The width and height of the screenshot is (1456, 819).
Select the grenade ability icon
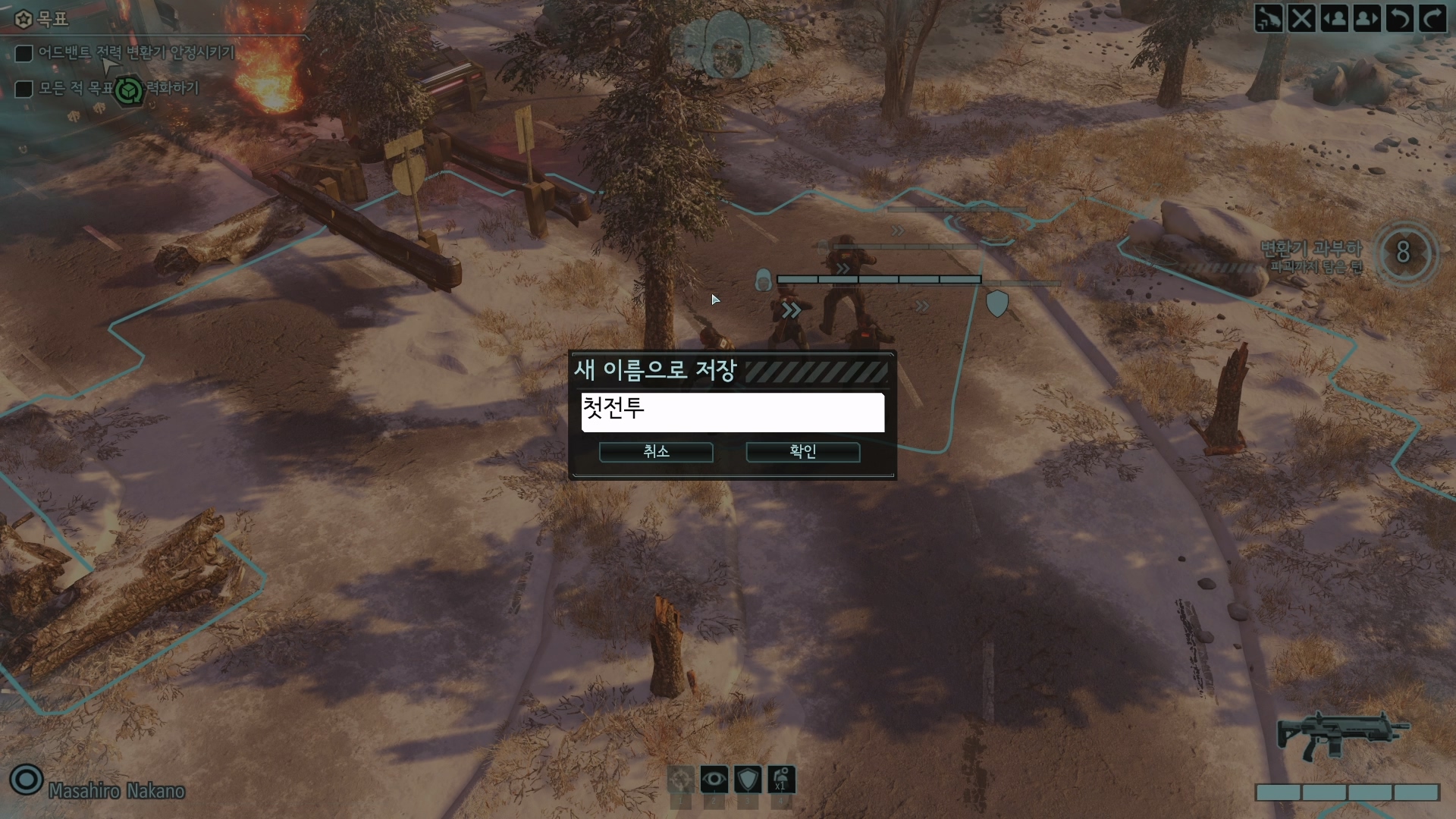tap(781, 780)
